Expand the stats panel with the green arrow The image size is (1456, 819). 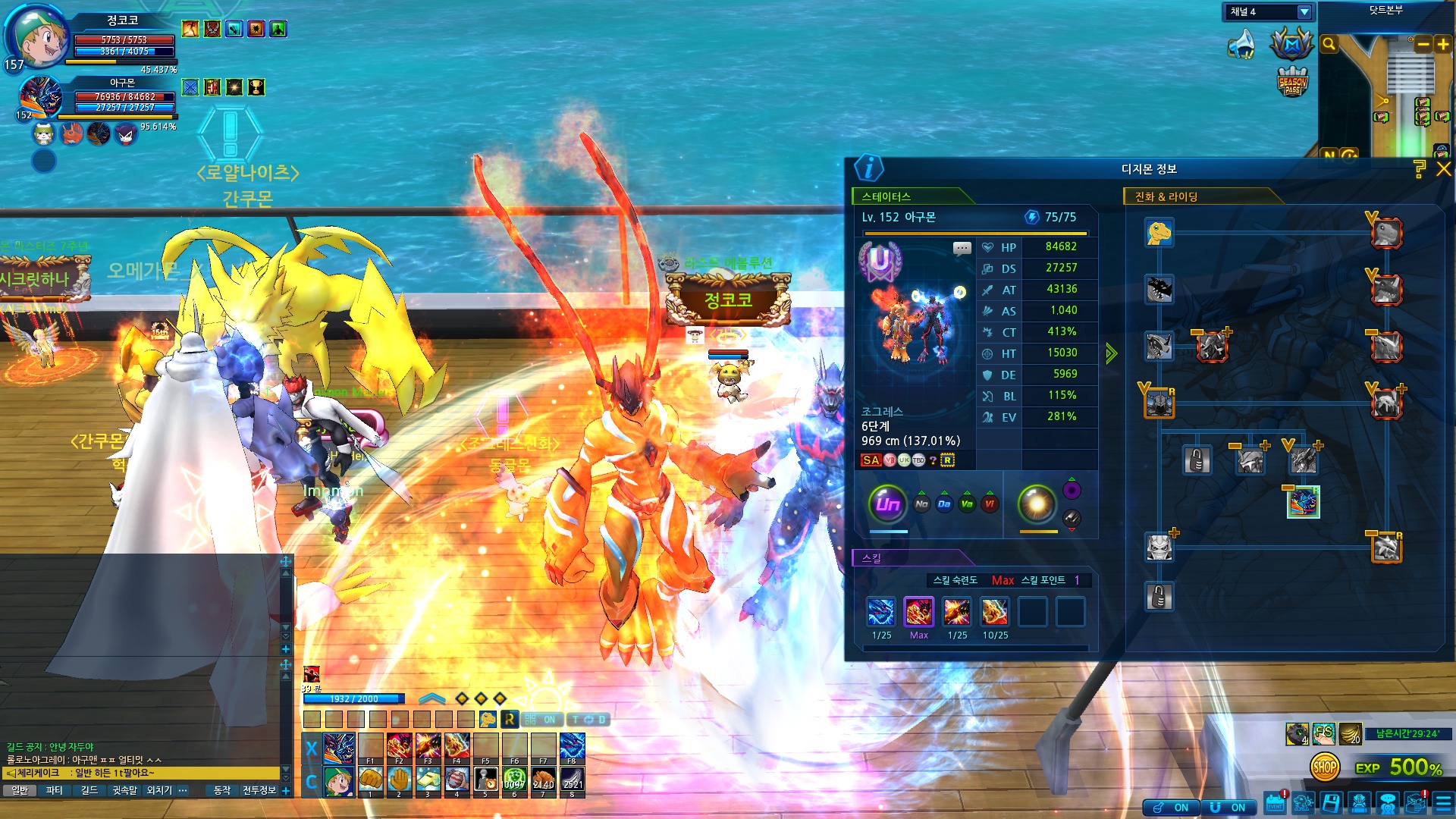point(1111,353)
